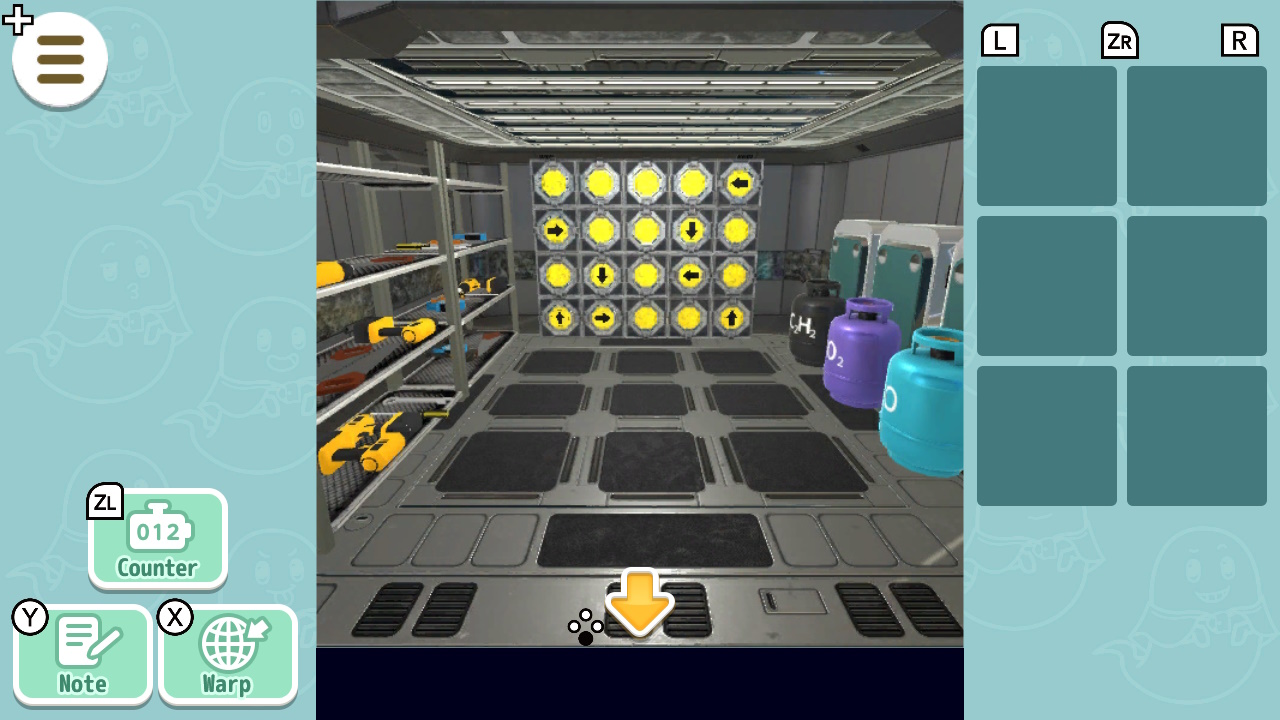Image resolution: width=1280 pixels, height=720 pixels.
Task: Toggle the down-arrow tile in the second row
Action: (x=691, y=230)
